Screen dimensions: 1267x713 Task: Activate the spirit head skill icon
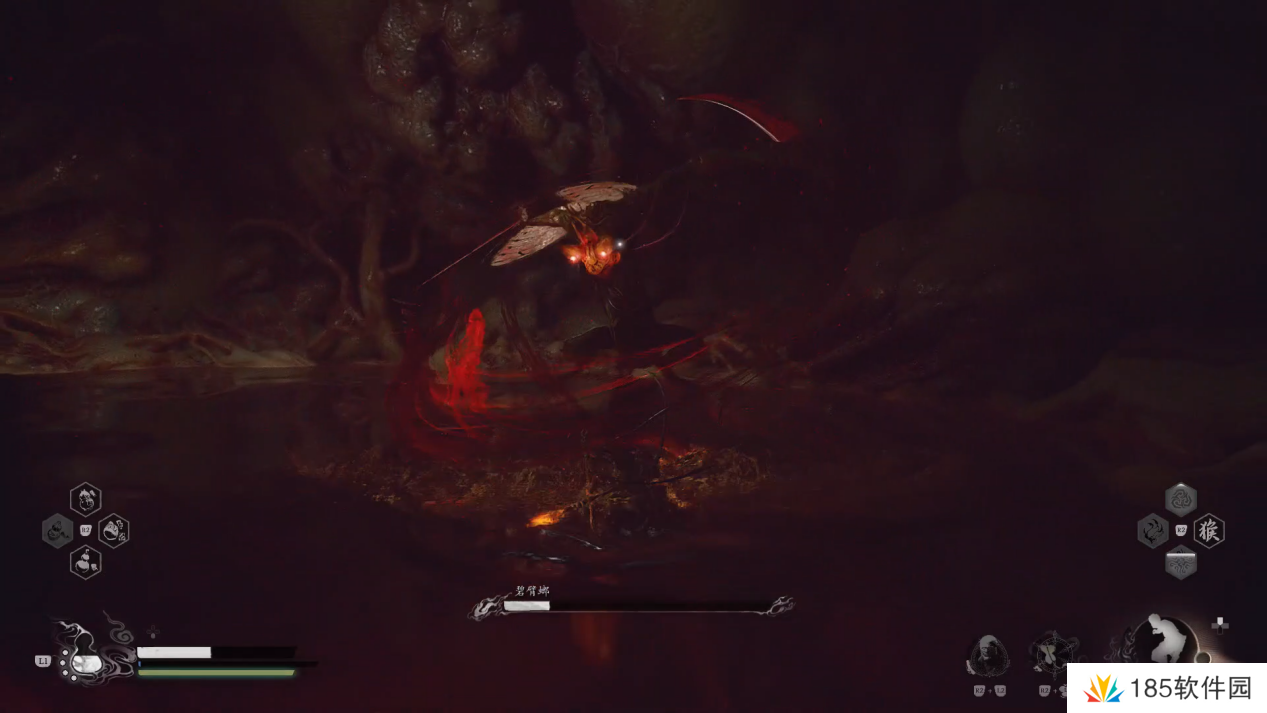click(x=987, y=656)
